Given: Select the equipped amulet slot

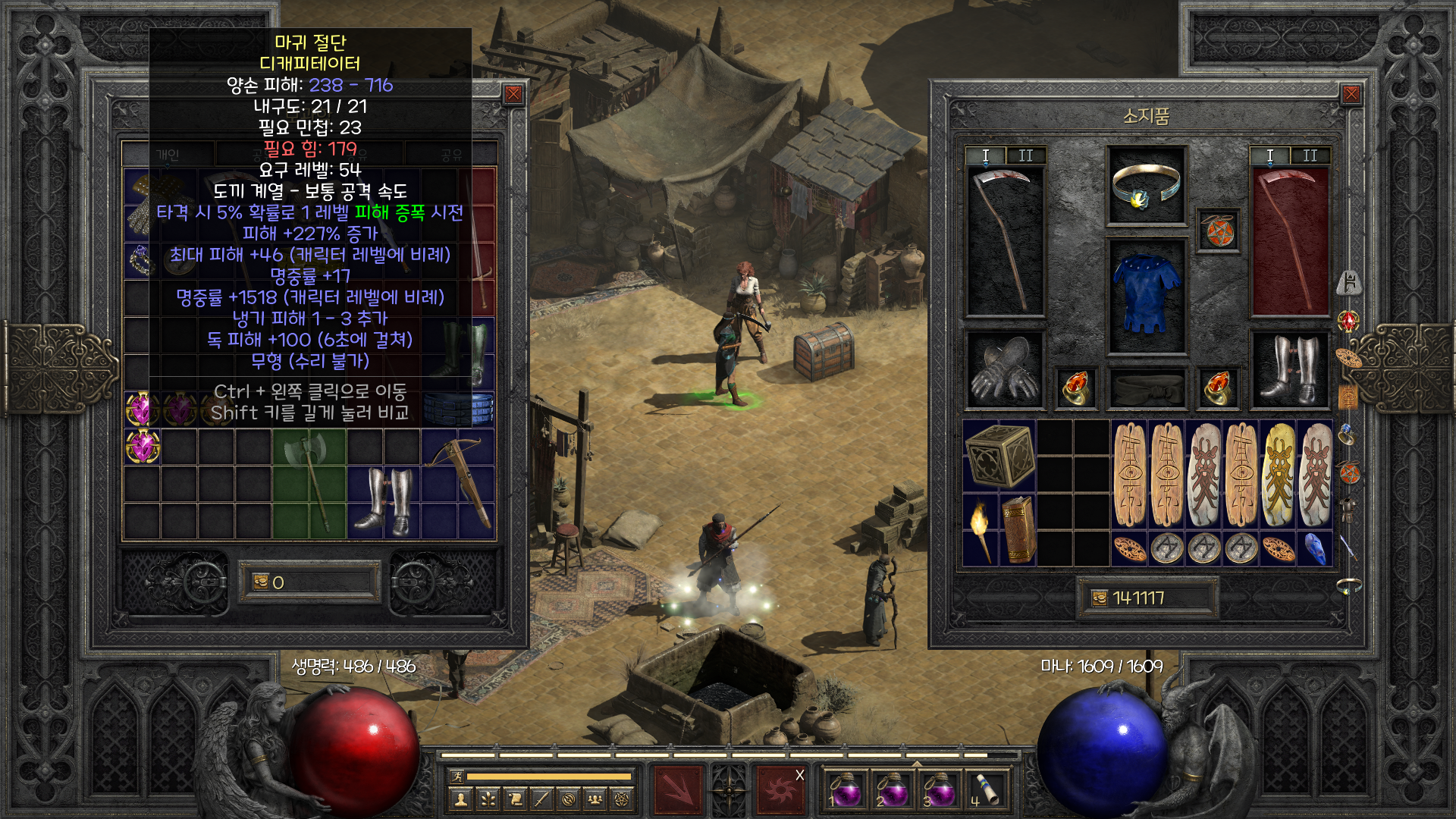Looking at the screenshot, I should (x=1217, y=231).
